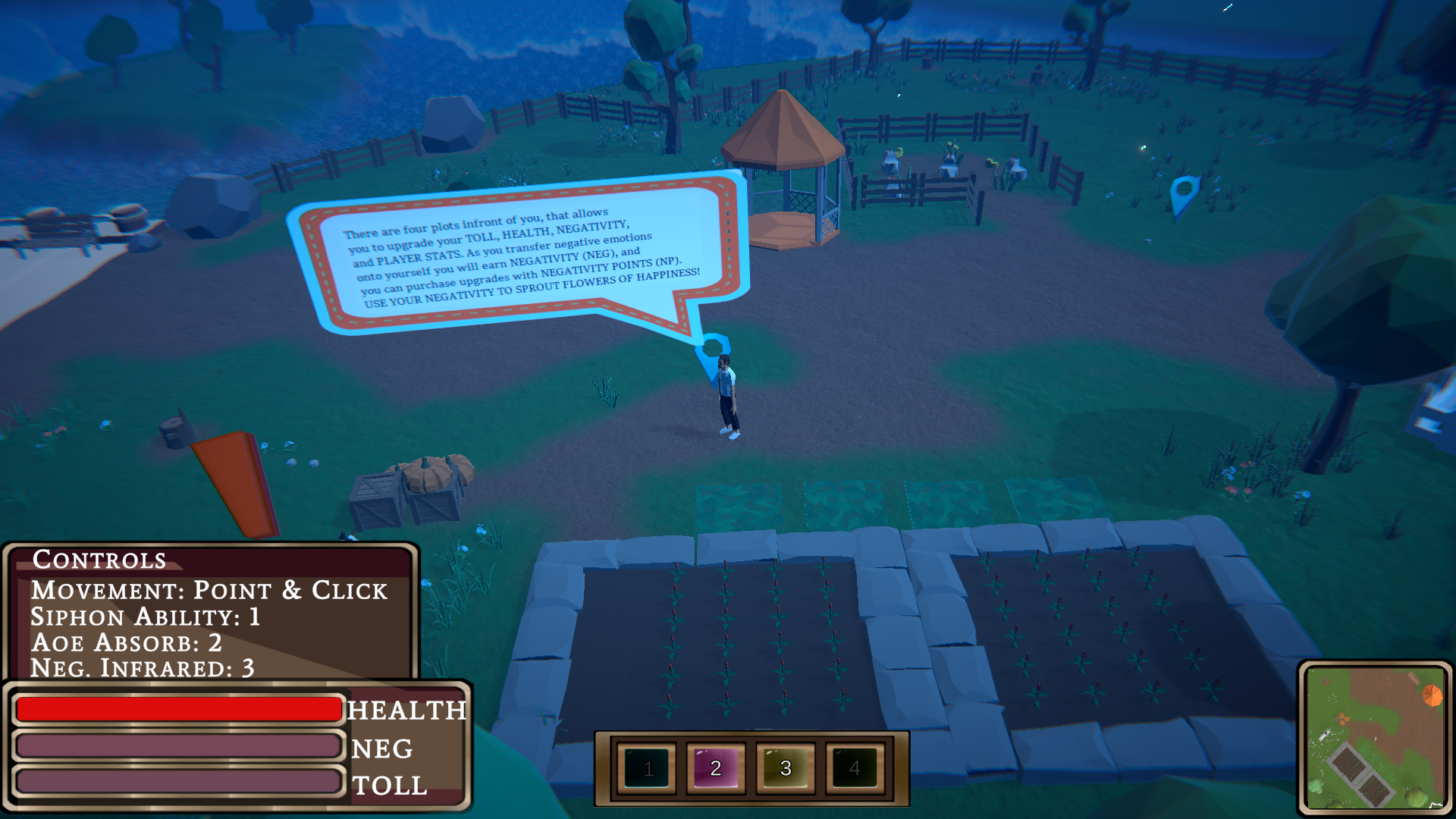Activate the pink ability slot 2
The height and width of the screenshot is (819, 1456).
(x=716, y=768)
